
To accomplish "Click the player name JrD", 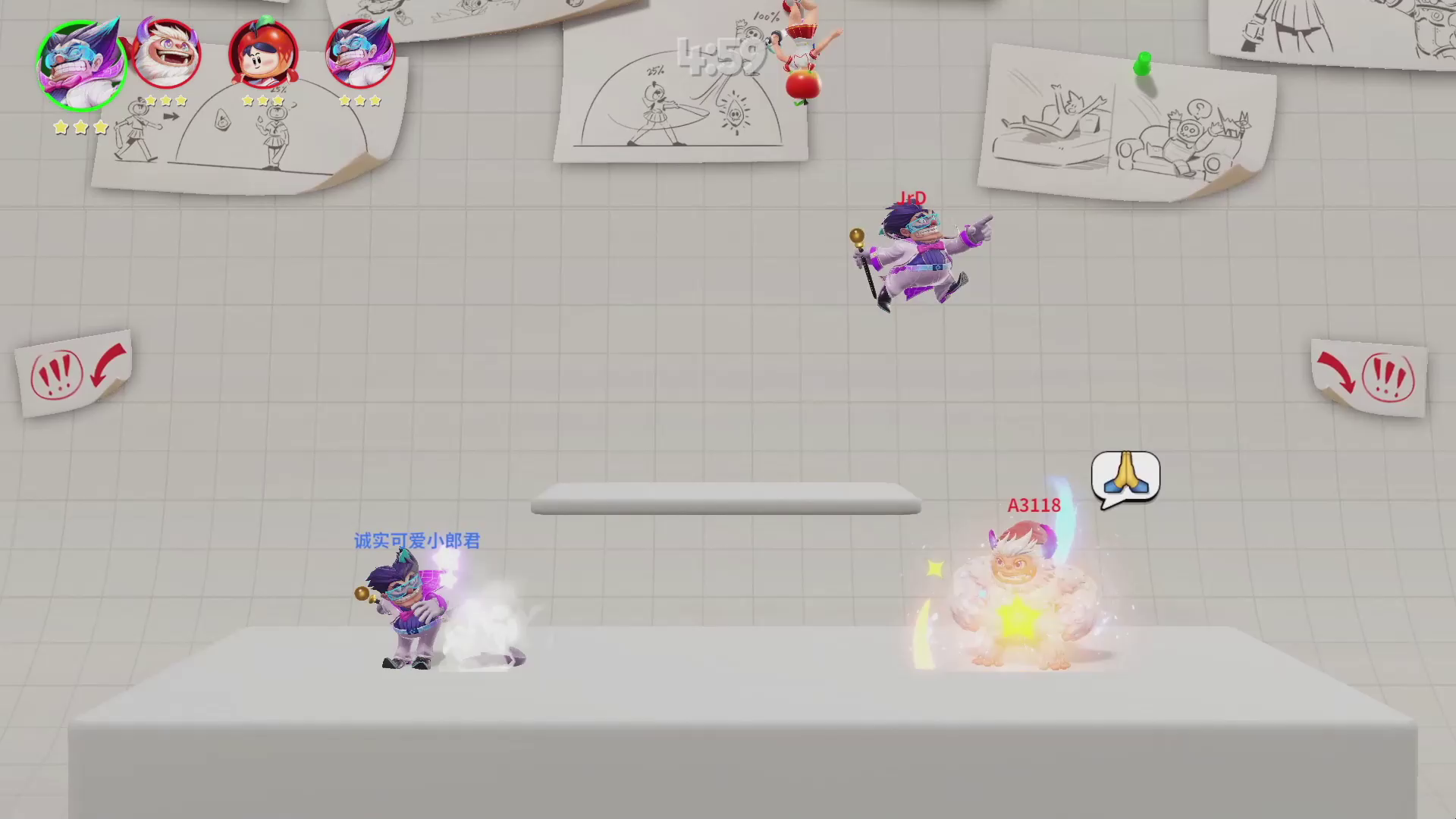I will click(x=914, y=199).
